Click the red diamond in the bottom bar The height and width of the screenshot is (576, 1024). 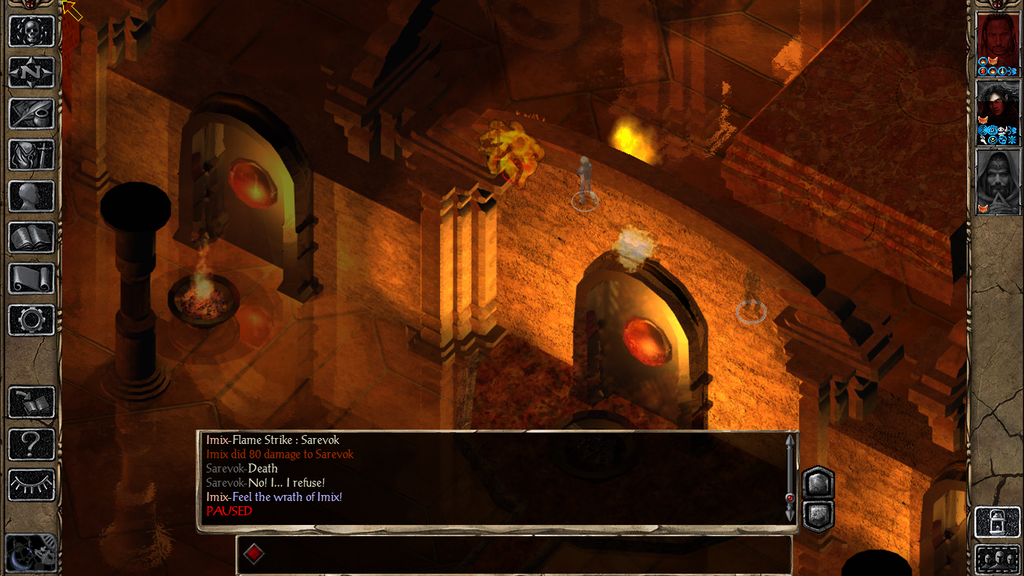click(254, 553)
